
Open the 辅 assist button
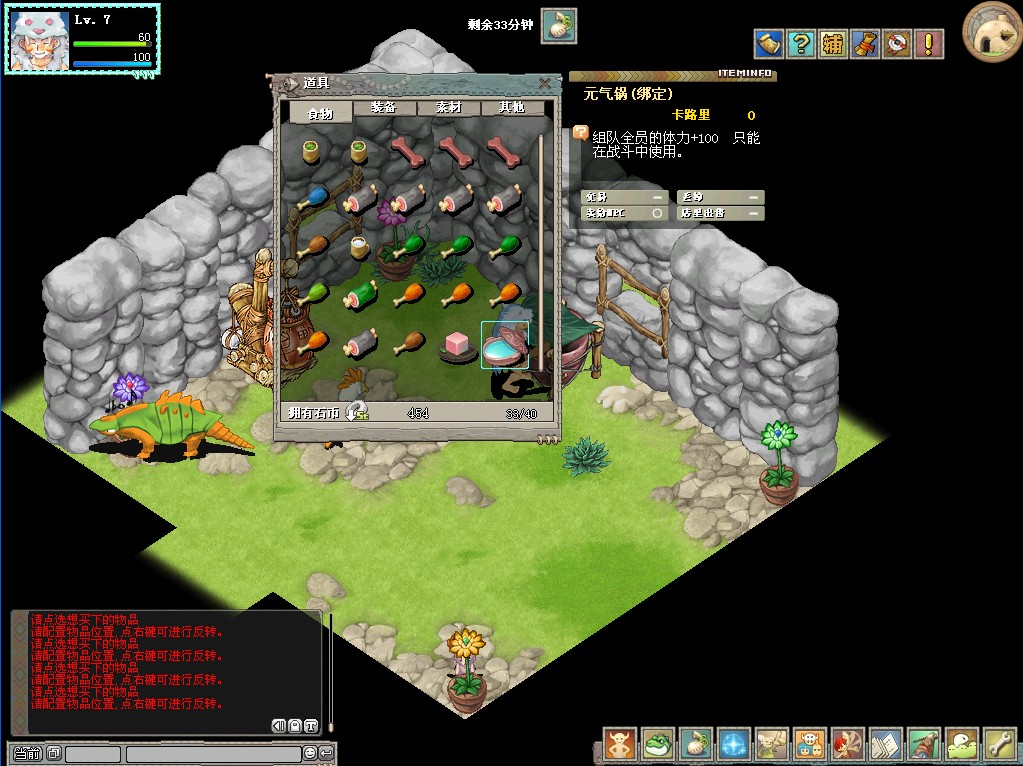pyautogui.click(x=833, y=44)
